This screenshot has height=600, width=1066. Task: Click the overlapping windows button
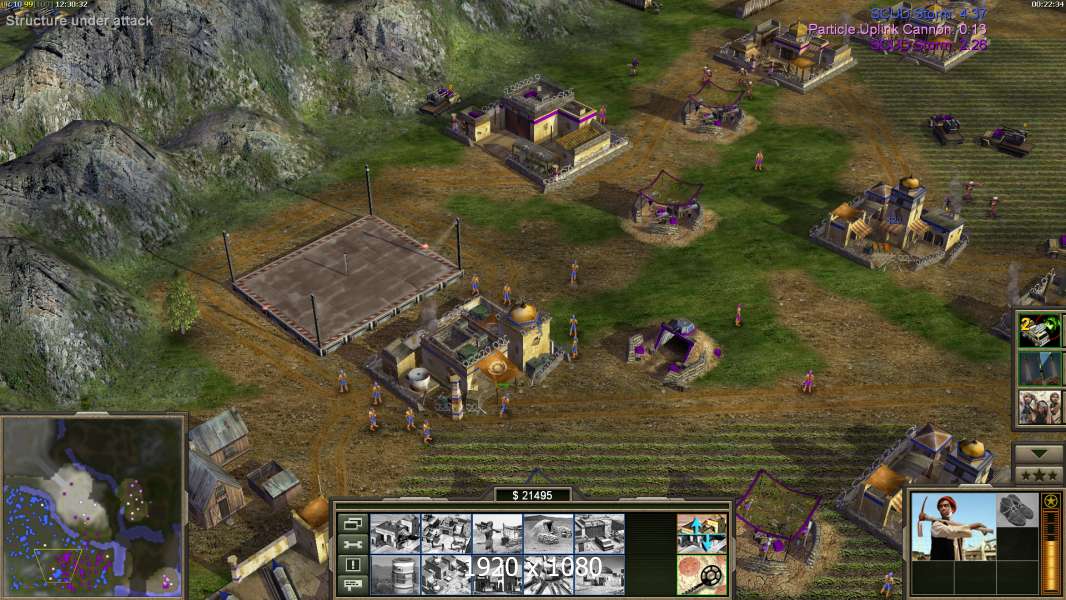point(351,523)
